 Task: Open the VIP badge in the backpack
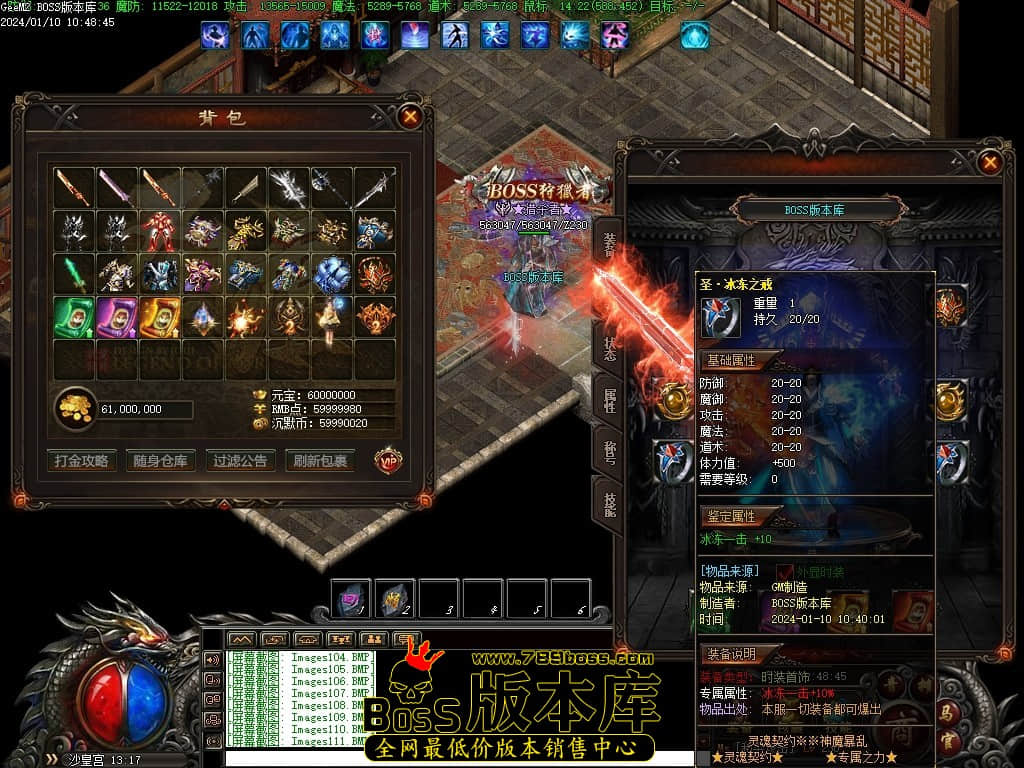(389, 460)
